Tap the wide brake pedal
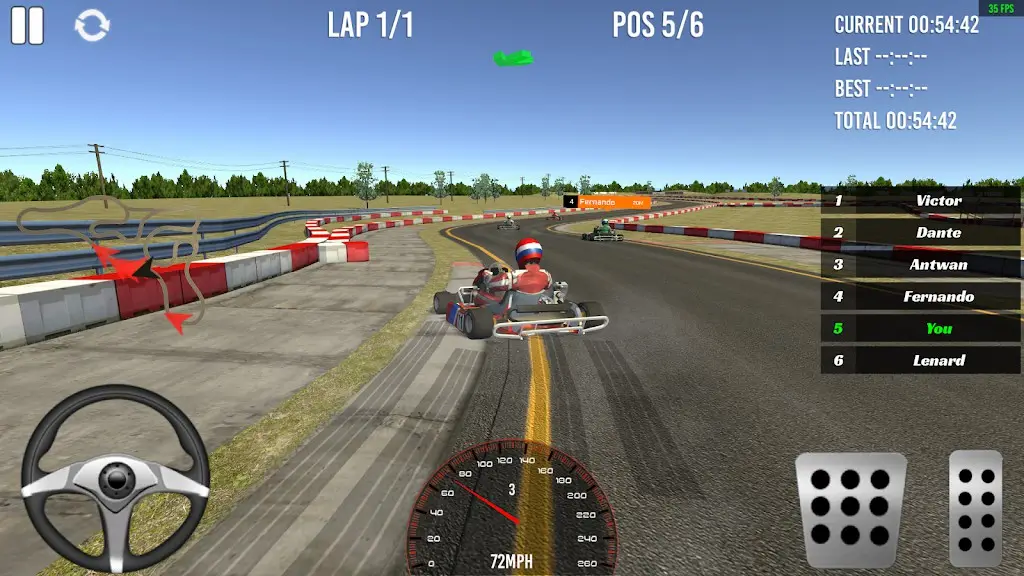 coord(850,510)
